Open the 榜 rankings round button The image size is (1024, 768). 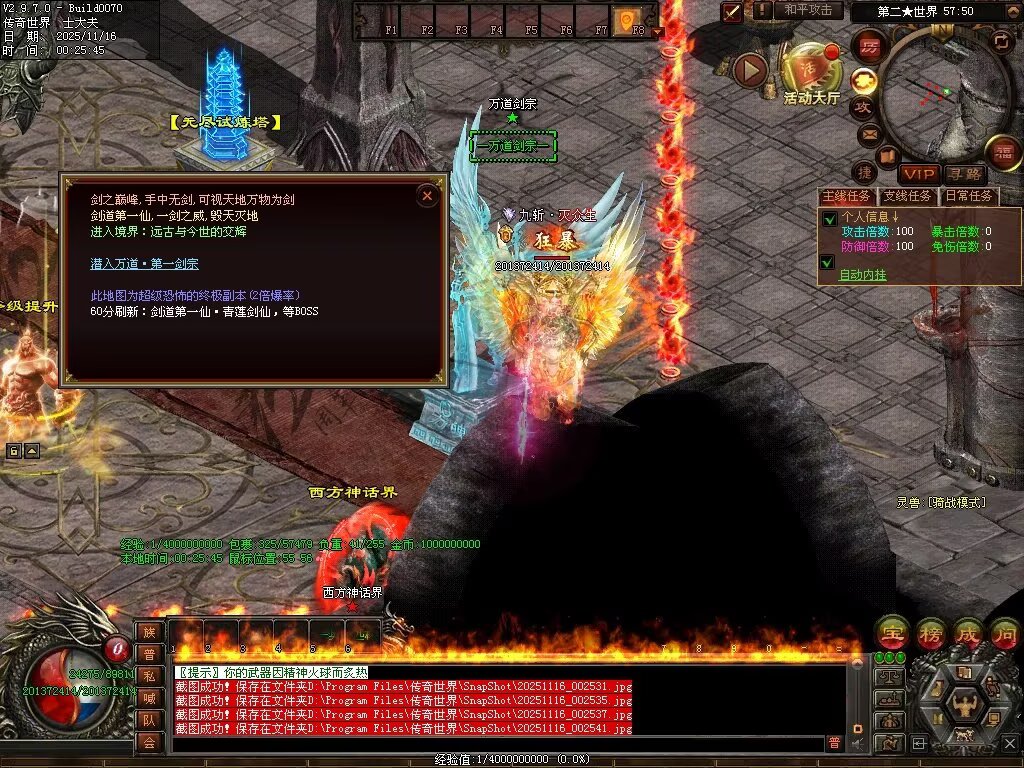928,632
